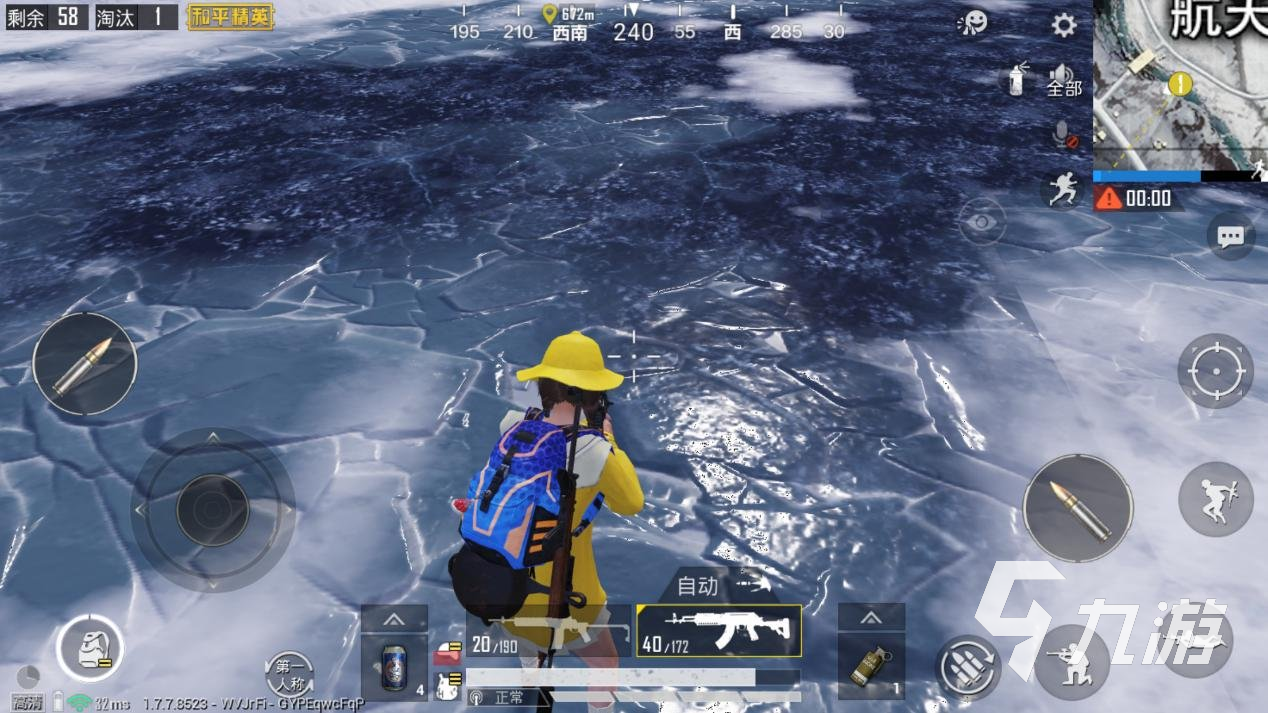Open the backpack inventory

pos(90,648)
